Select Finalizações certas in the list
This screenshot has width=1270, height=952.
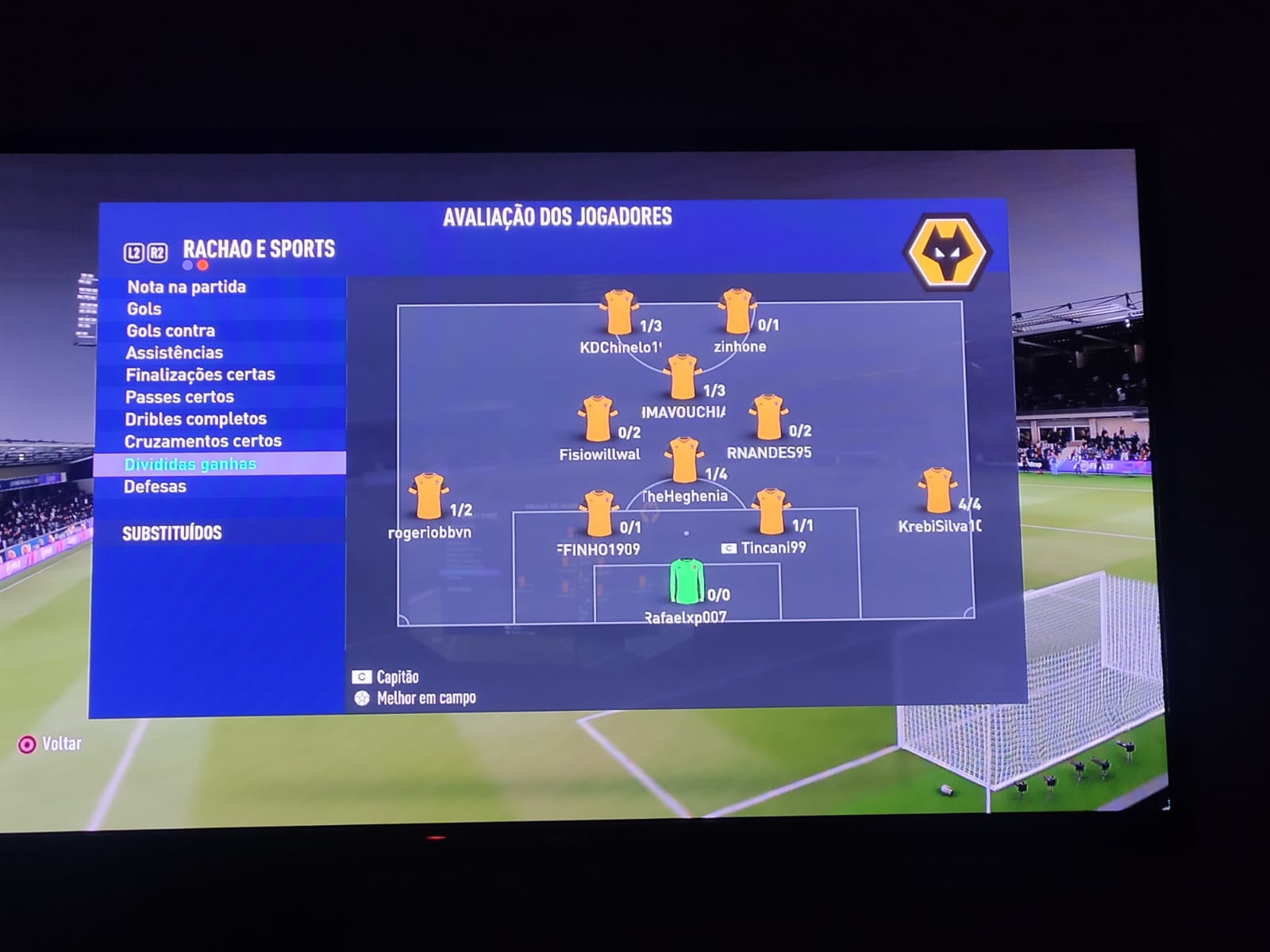(200, 374)
